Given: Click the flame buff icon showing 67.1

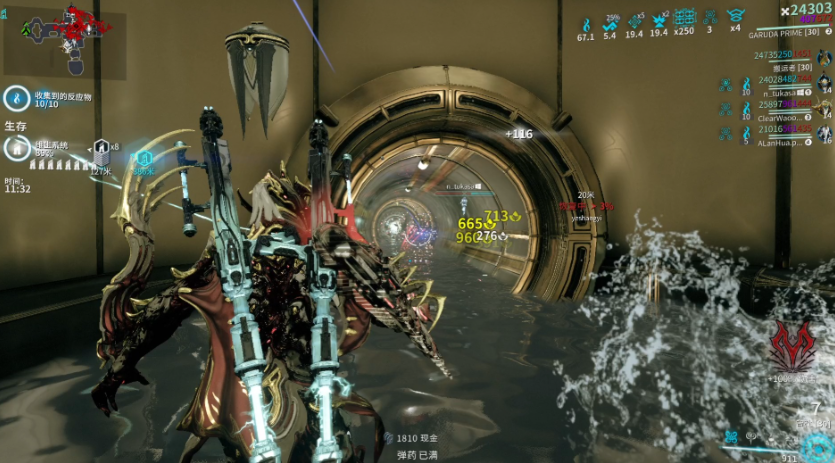Looking at the screenshot, I should 586,22.
